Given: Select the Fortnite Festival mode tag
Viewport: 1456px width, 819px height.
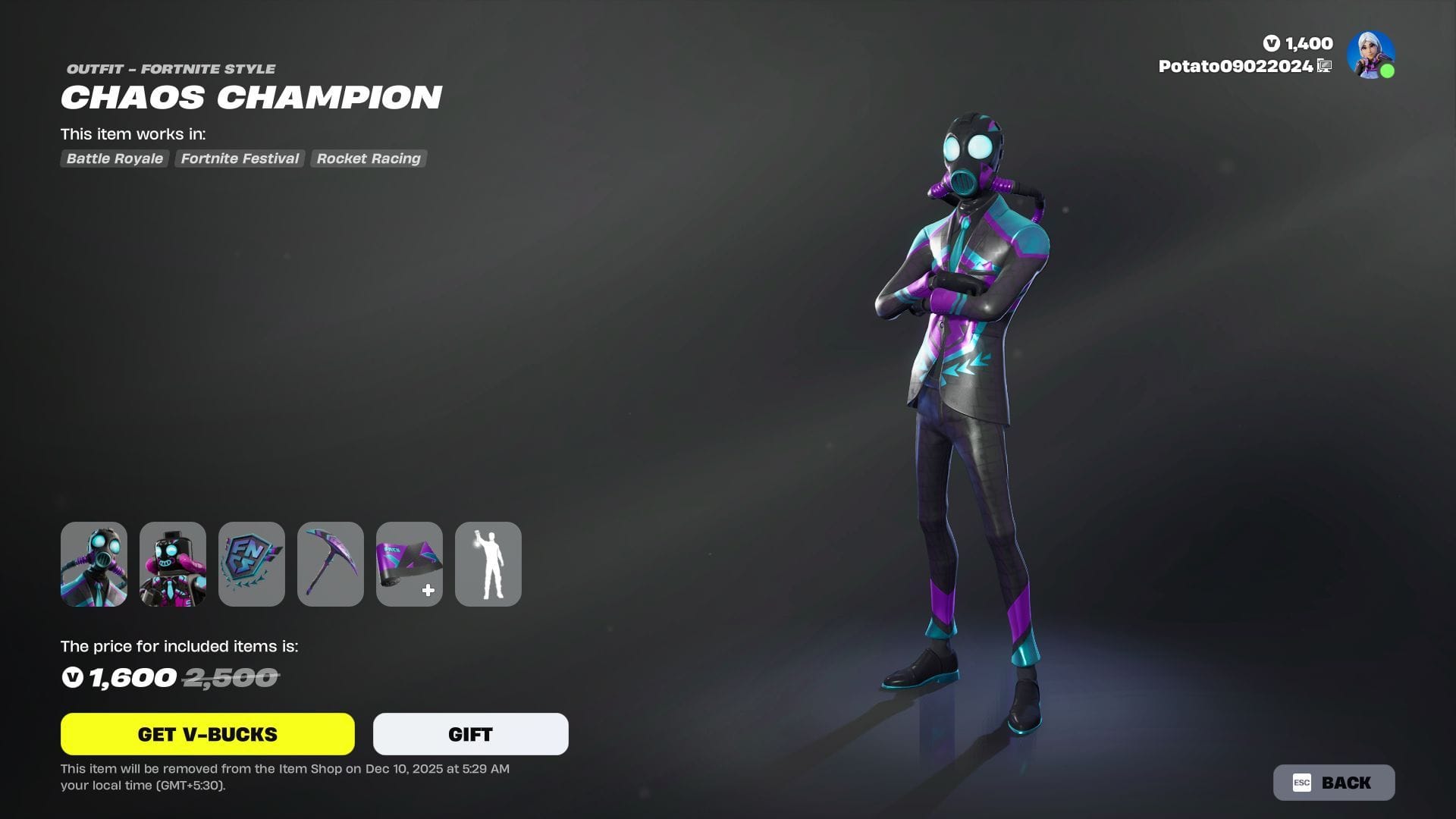Looking at the screenshot, I should pos(239,158).
